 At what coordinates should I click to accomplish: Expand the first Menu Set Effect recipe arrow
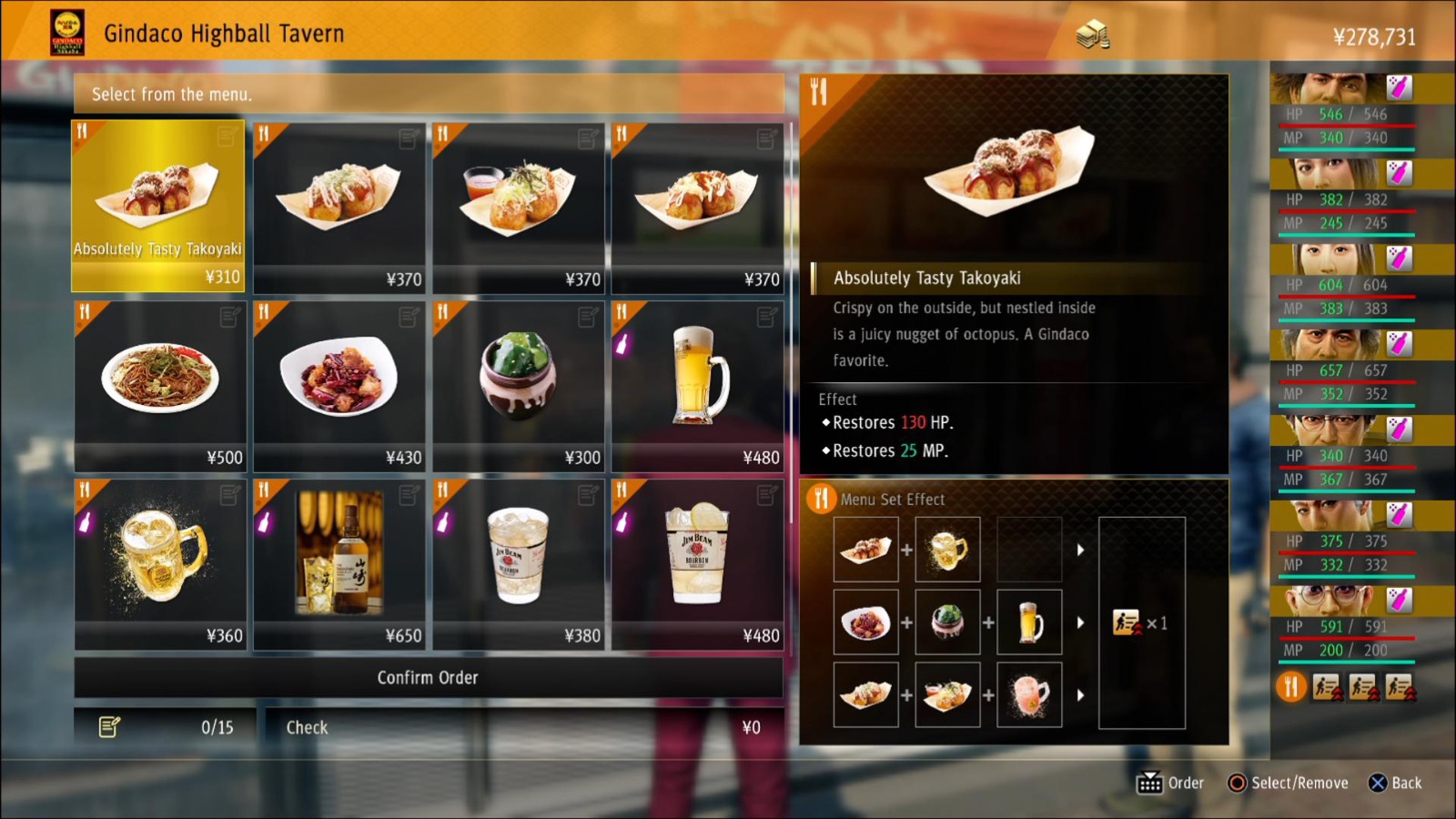click(x=1081, y=550)
